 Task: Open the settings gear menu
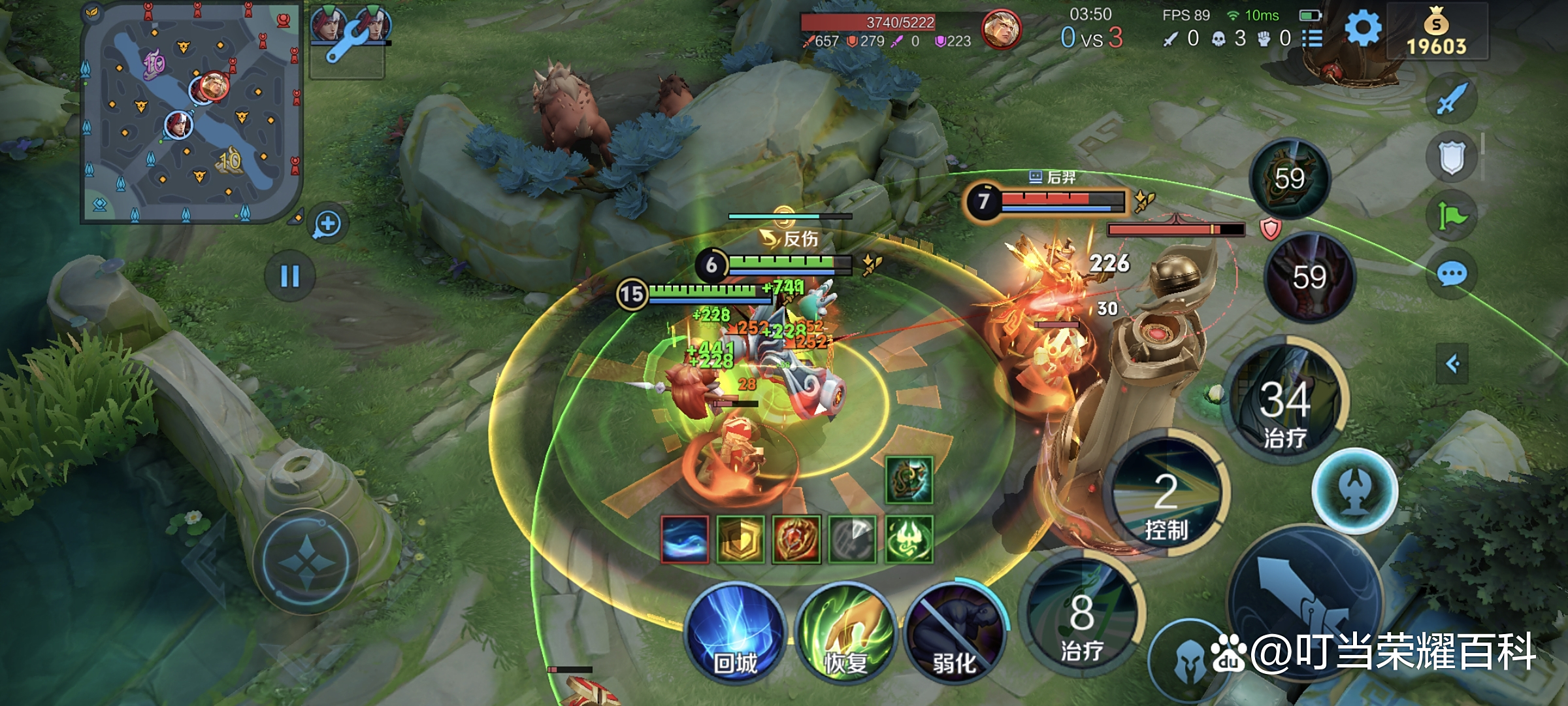(x=1363, y=29)
